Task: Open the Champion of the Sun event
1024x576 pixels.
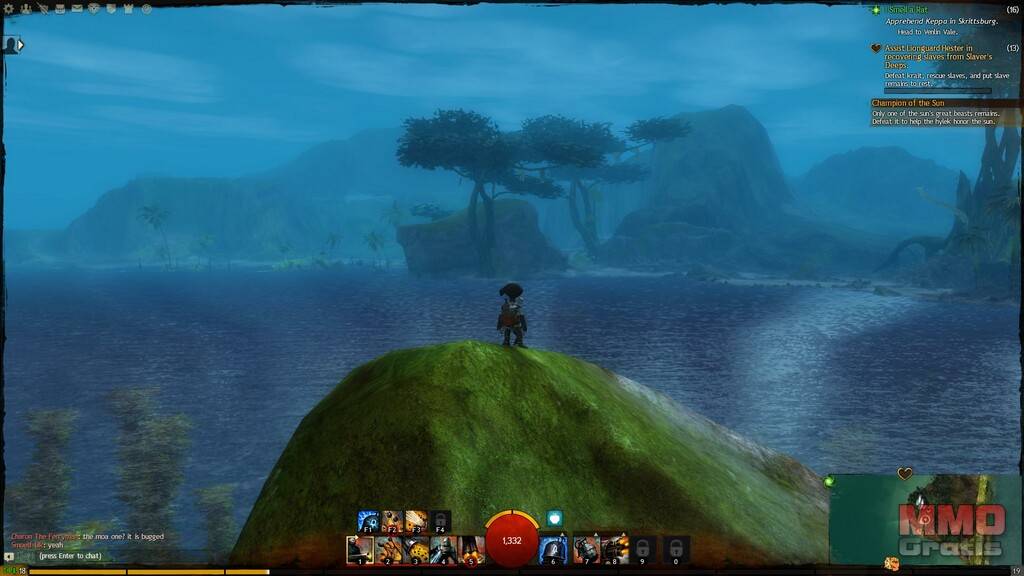Action: tap(922, 103)
